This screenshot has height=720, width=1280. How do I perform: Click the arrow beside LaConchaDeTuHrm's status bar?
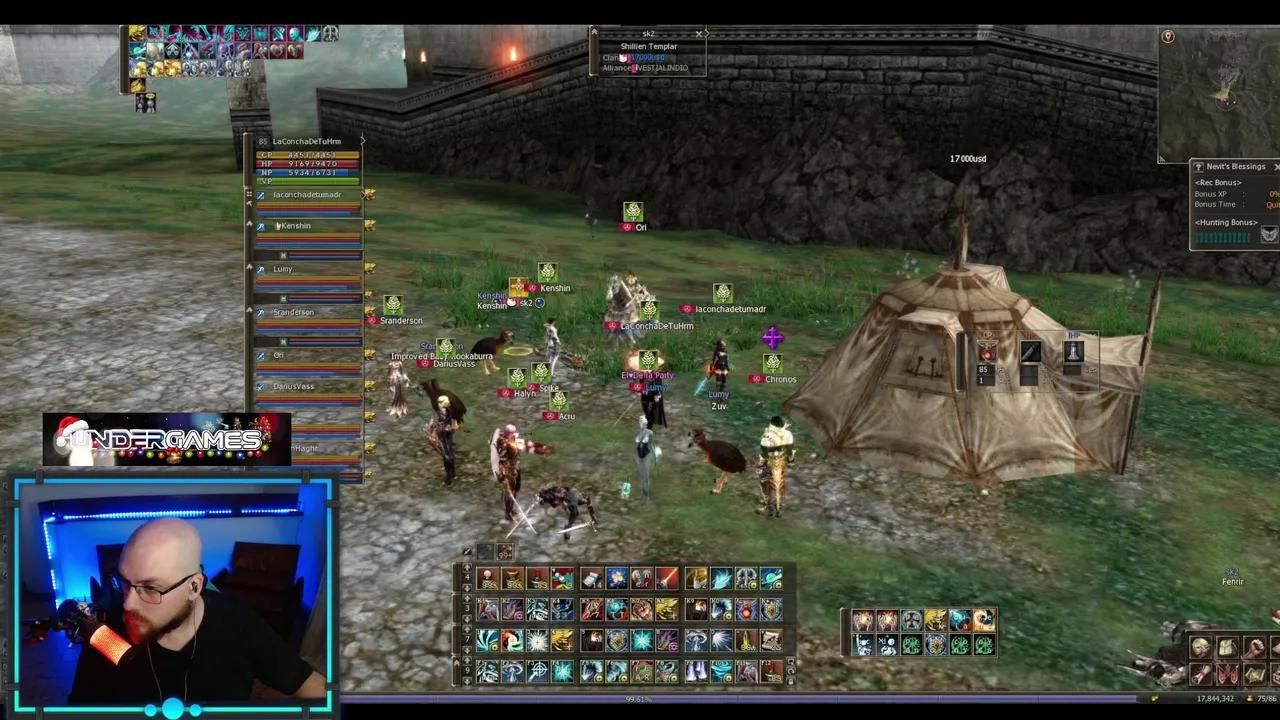click(x=363, y=141)
